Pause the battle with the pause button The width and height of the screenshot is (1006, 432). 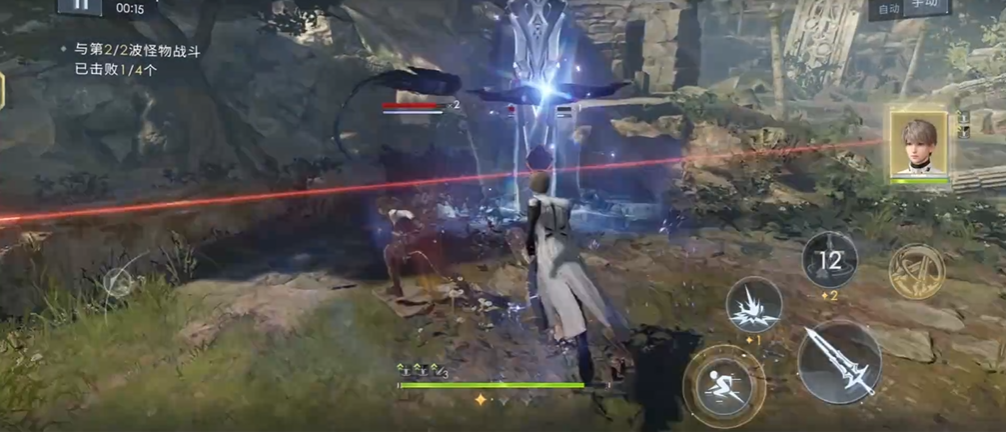[x=80, y=5]
